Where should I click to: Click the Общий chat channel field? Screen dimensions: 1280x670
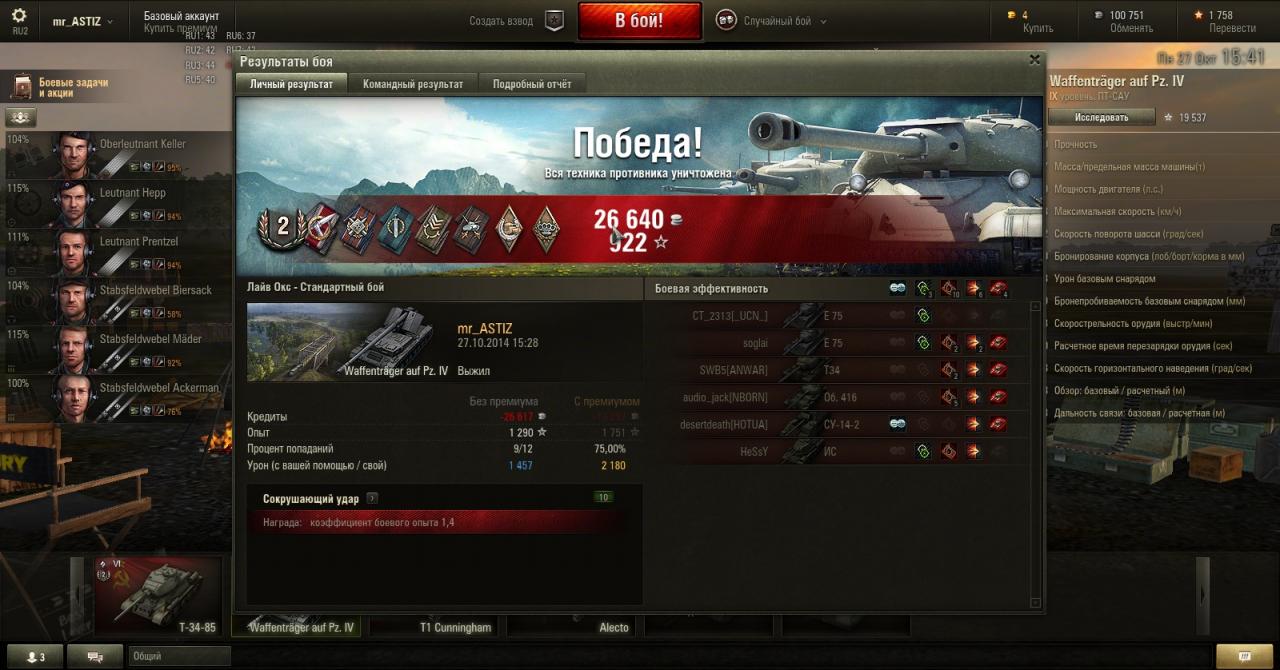[180, 656]
